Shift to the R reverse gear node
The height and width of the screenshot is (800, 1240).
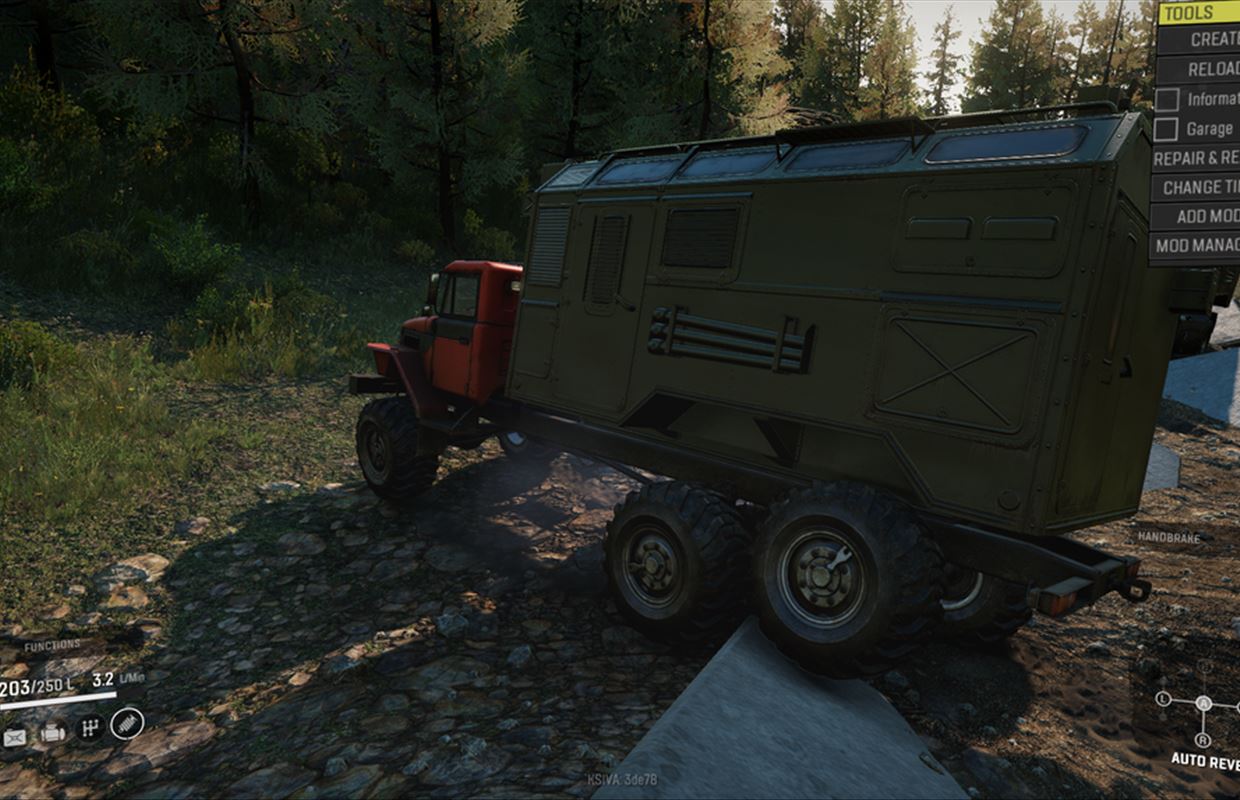[1203, 739]
